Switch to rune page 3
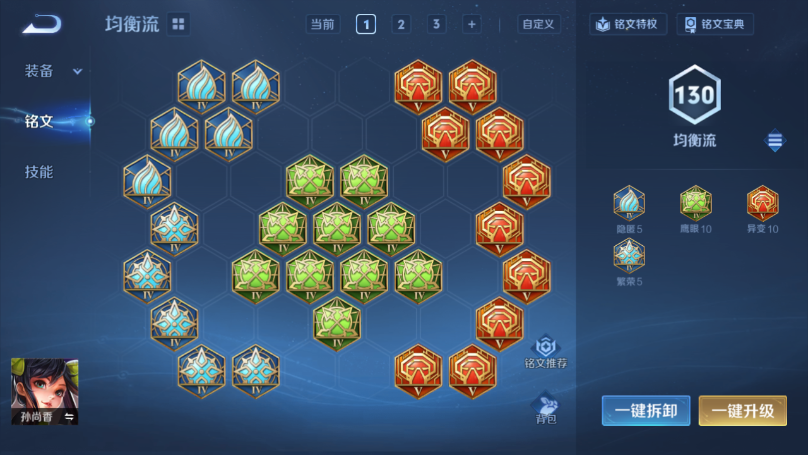Image resolution: width=808 pixels, height=455 pixels. point(436,24)
